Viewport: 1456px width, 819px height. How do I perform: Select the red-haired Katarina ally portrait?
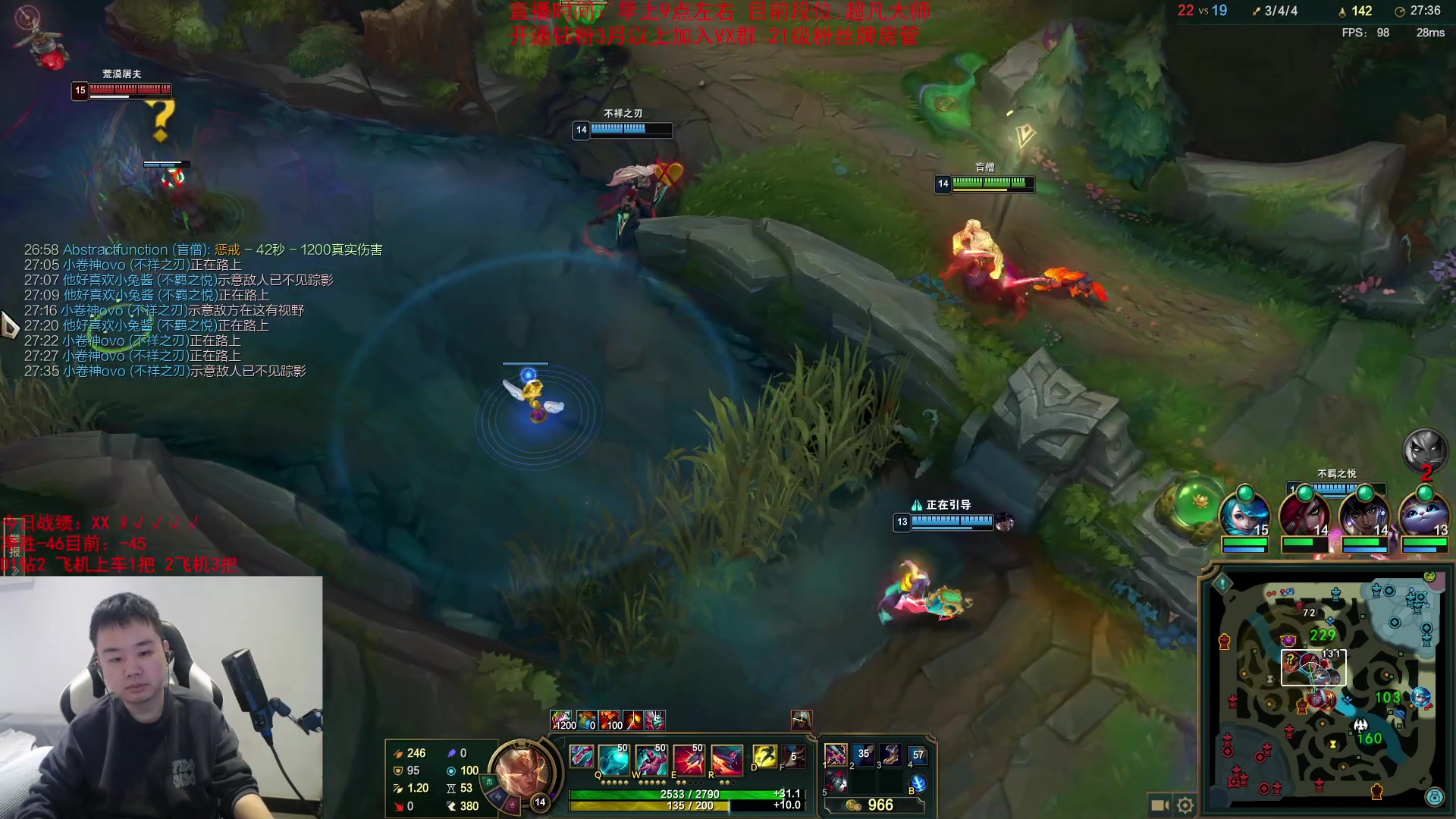pos(1304,513)
